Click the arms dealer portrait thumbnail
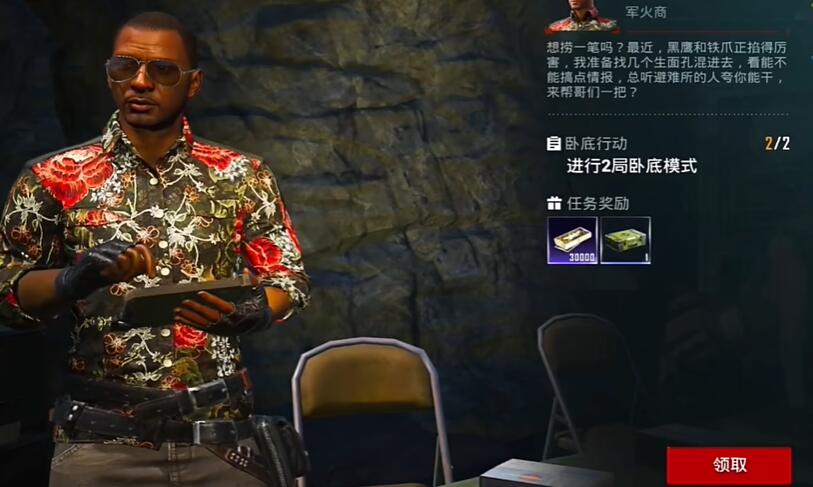 [x=582, y=15]
